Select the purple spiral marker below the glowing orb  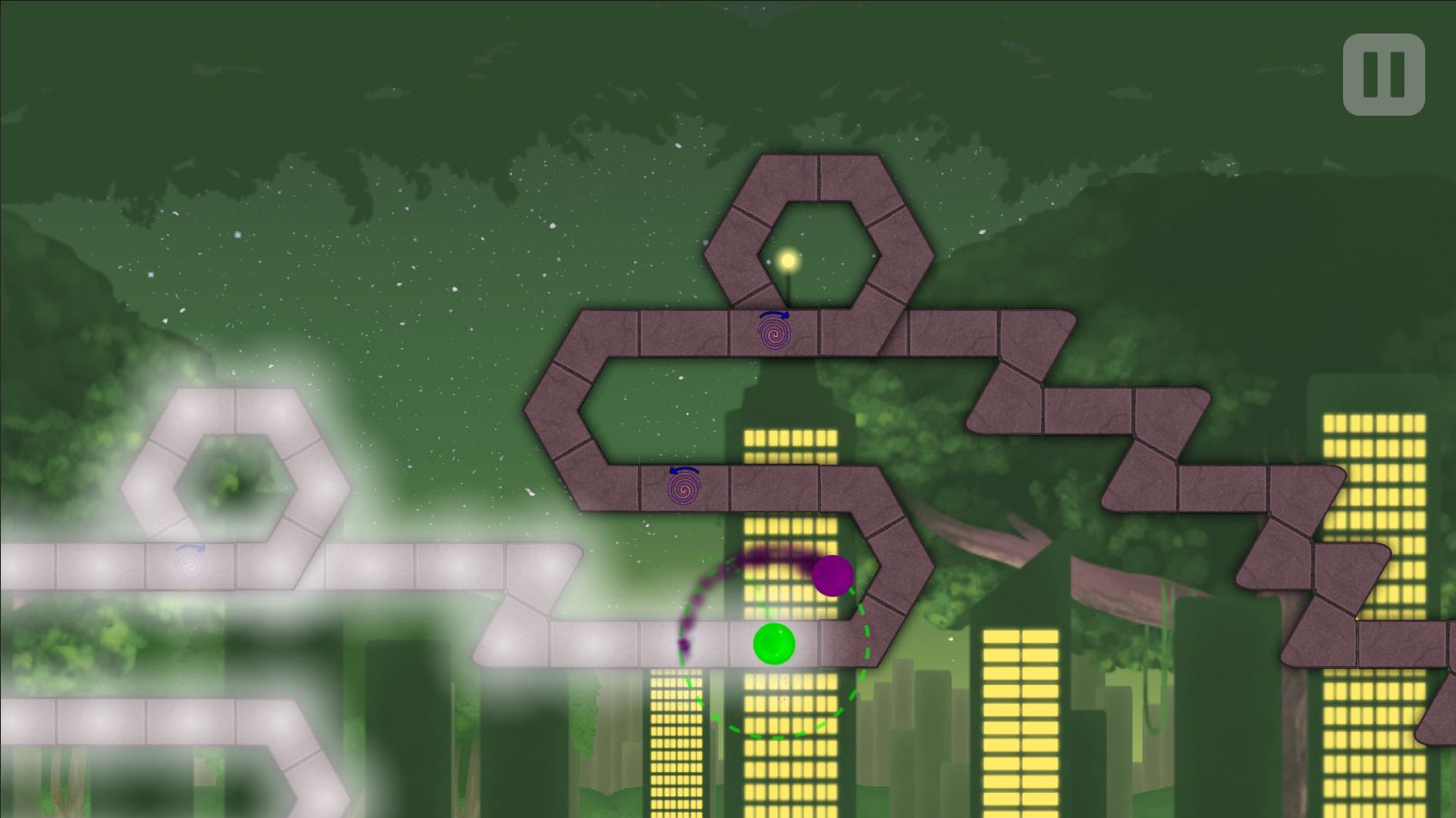pos(773,334)
